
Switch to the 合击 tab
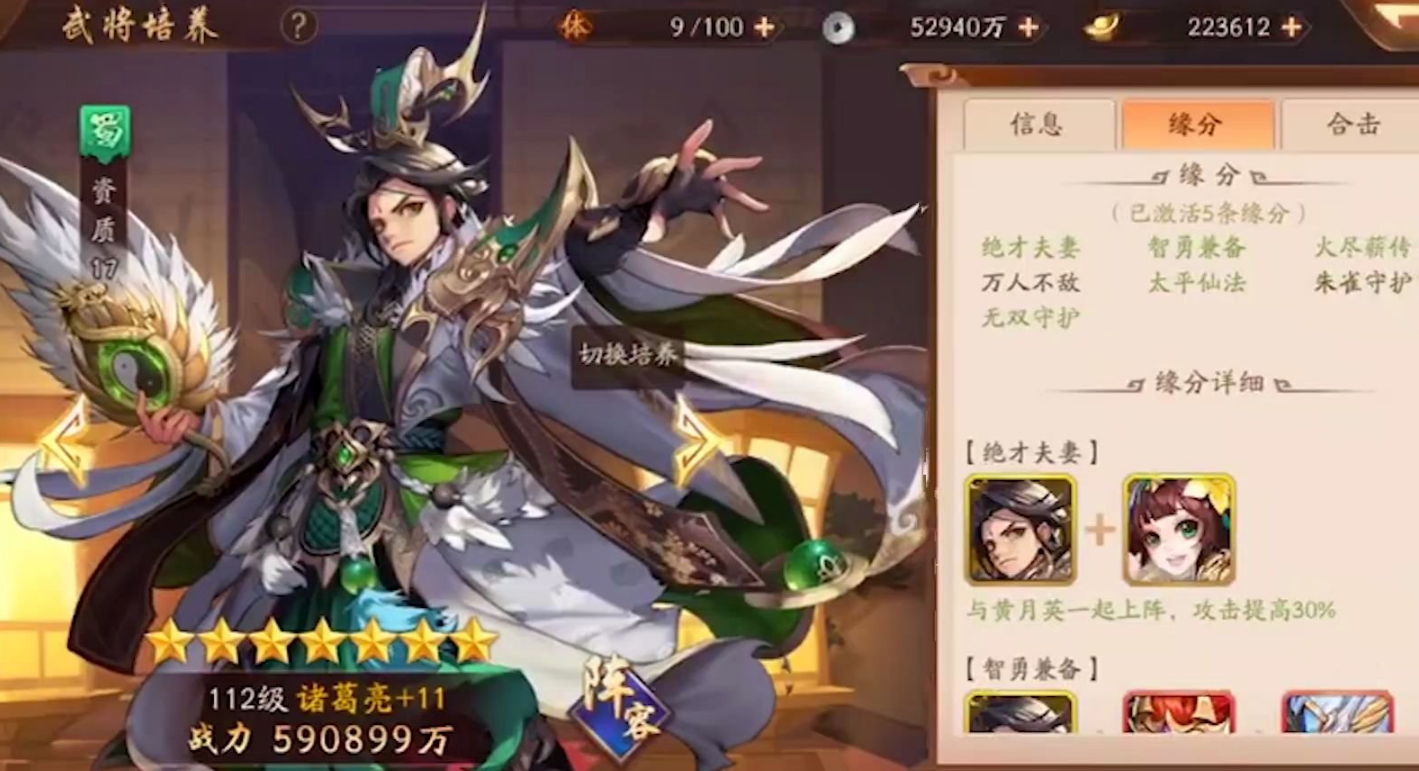(1354, 123)
